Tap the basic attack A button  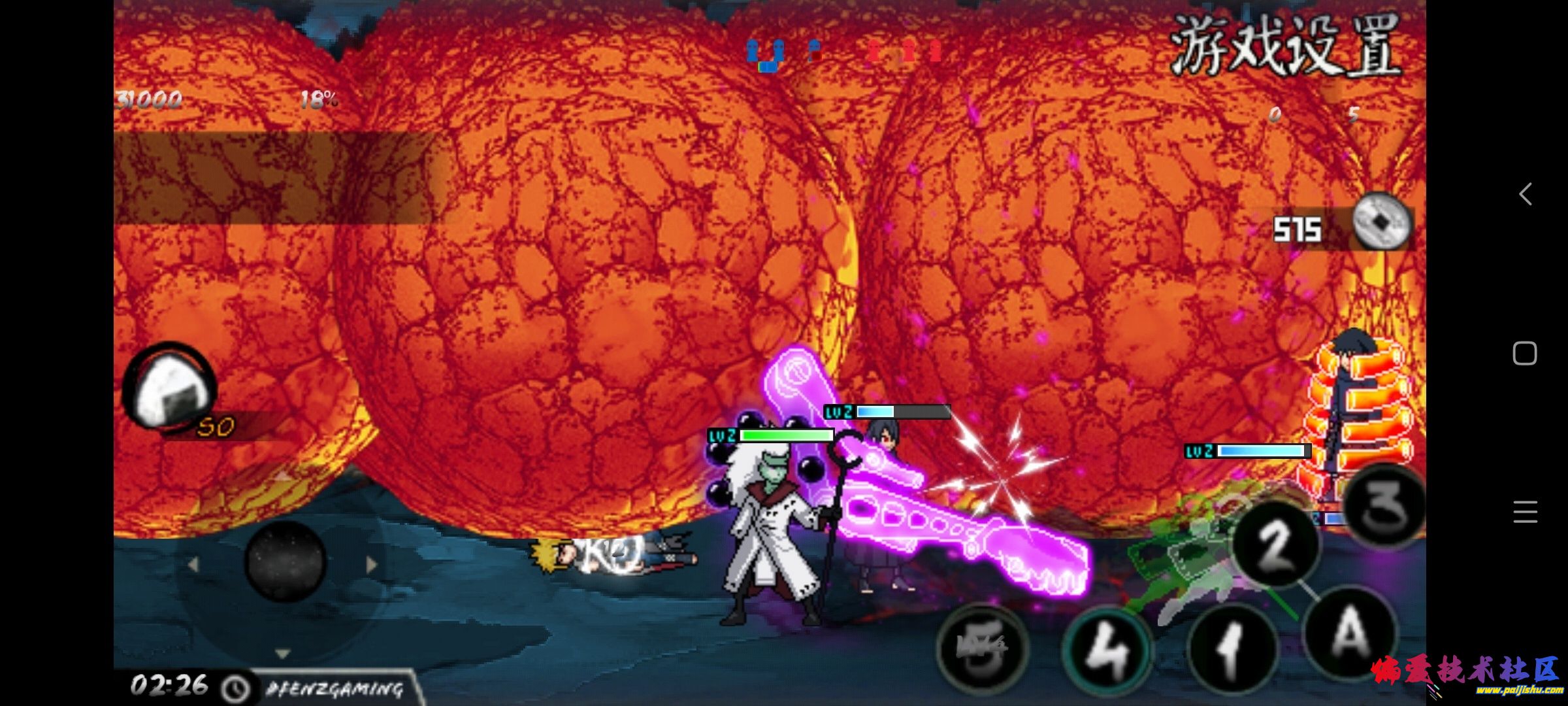(1350, 633)
